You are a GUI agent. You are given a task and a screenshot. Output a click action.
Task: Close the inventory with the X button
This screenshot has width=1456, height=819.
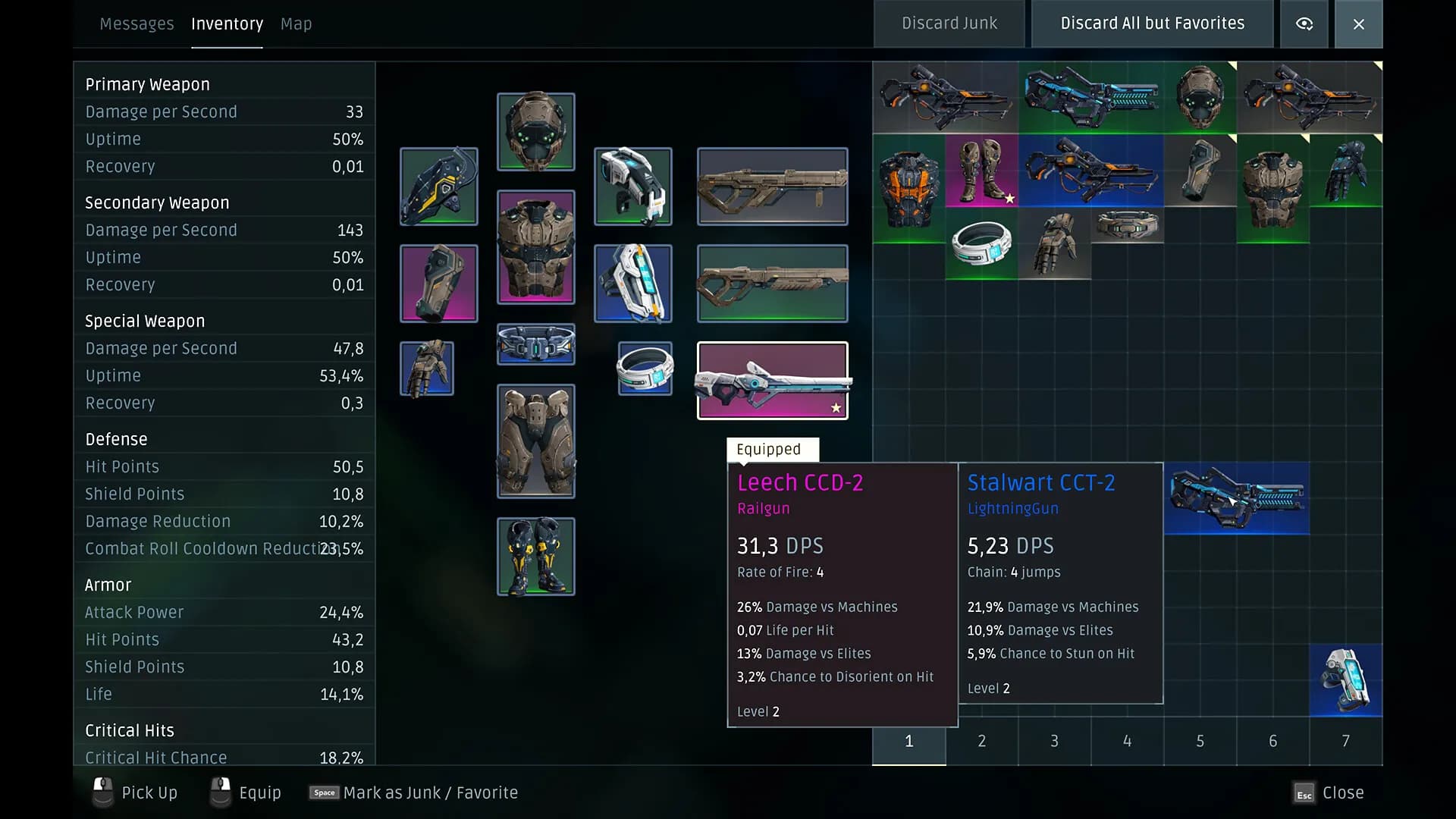[1358, 24]
